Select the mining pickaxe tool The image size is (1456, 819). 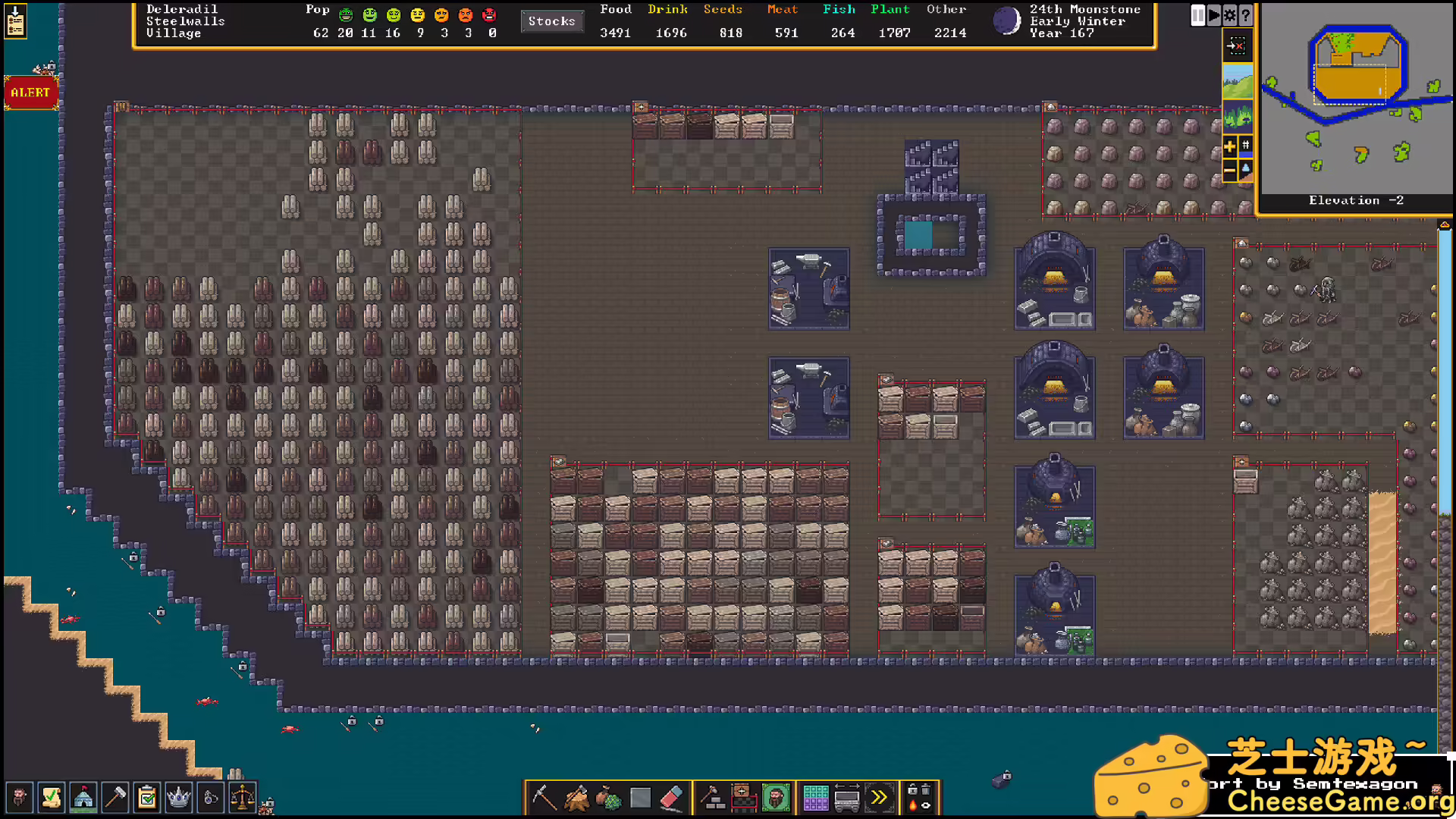[x=544, y=796]
